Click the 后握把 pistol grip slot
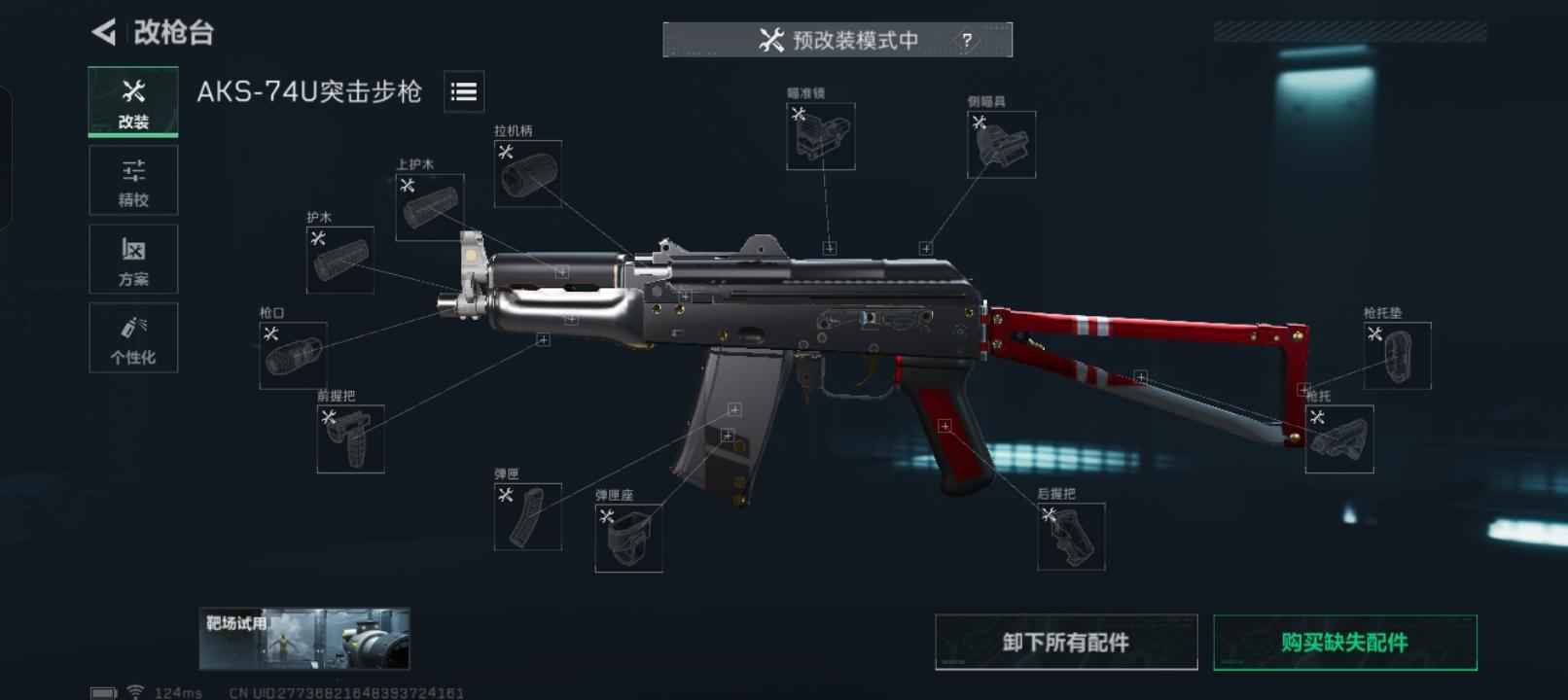1568x700 pixels. click(1073, 538)
